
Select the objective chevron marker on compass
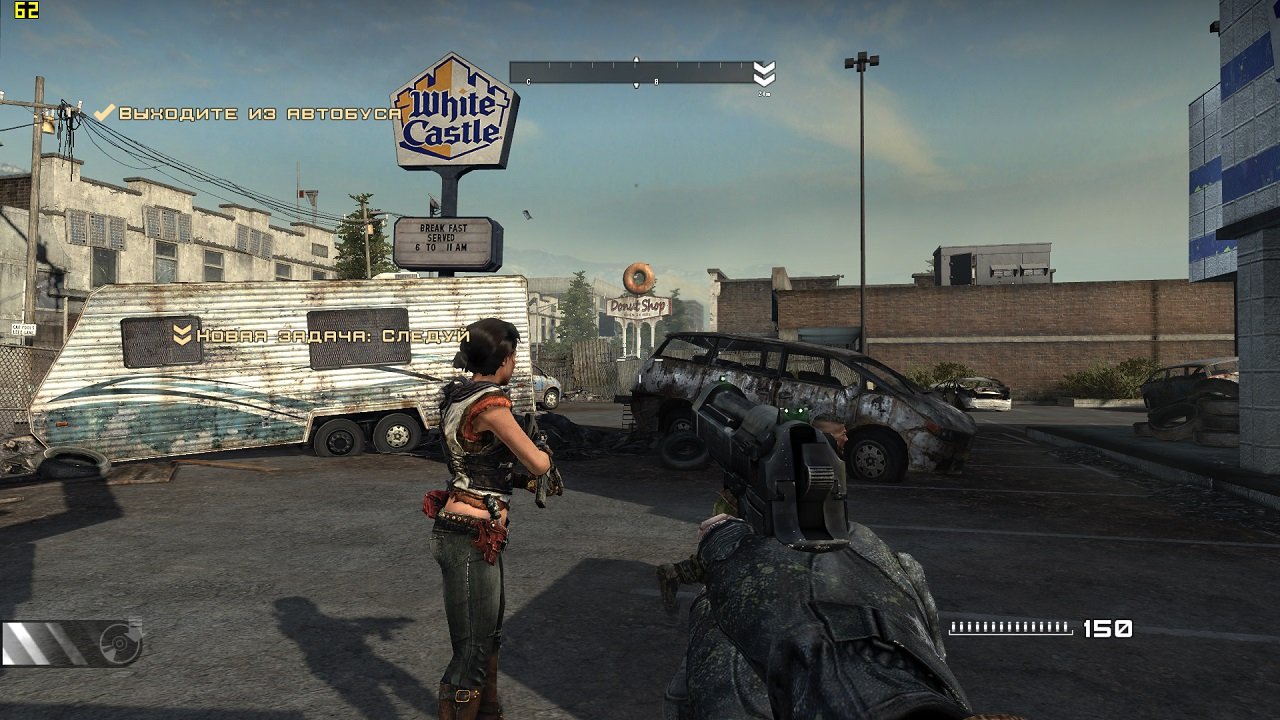coord(764,74)
